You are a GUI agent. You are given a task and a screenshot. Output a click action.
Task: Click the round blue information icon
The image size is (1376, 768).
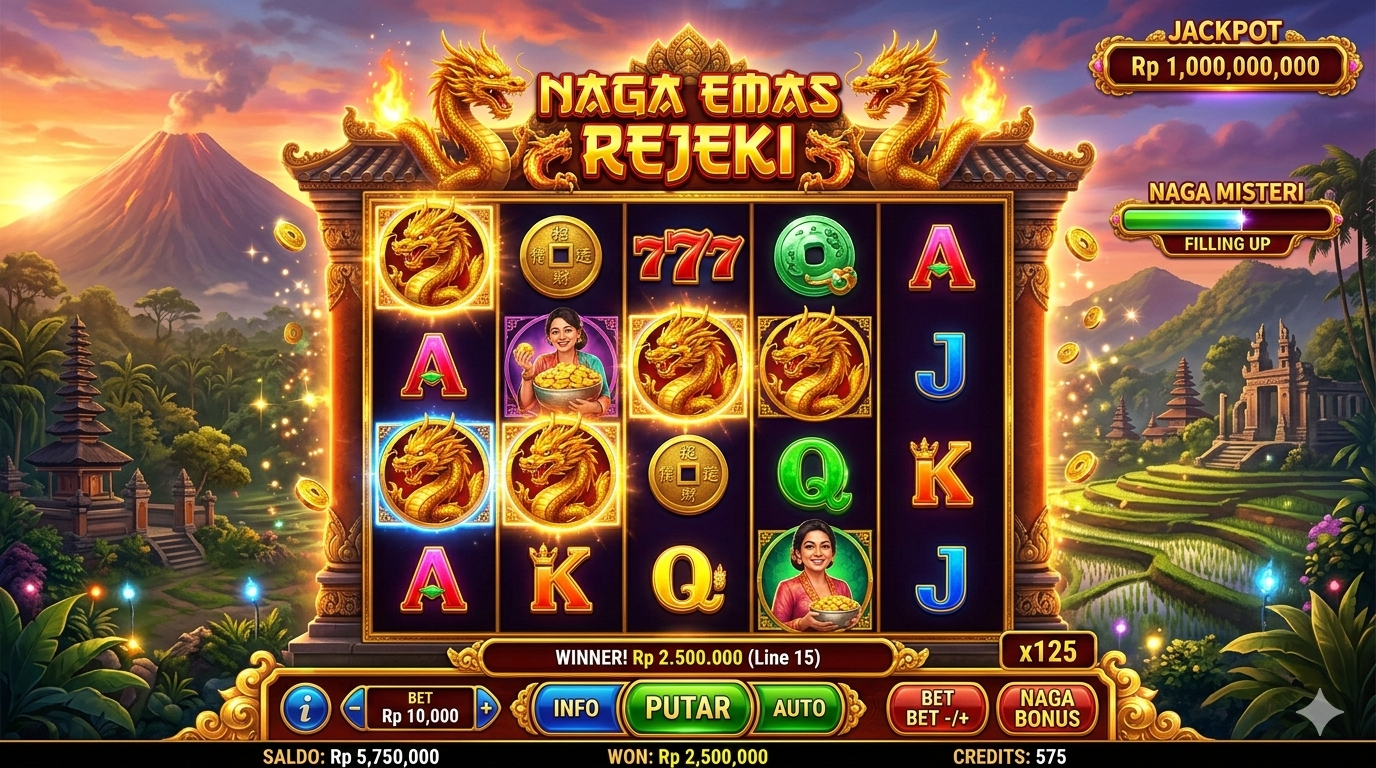[305, 709]
